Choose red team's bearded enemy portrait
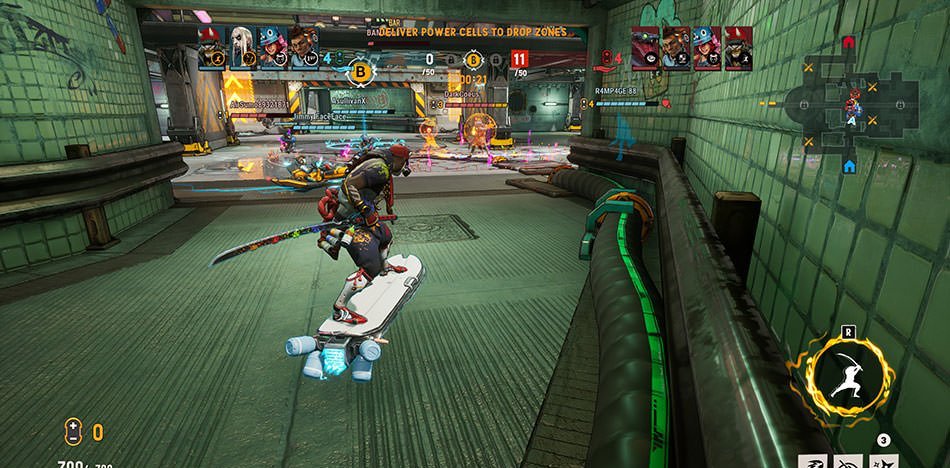Screen dimensions: 950x468 coord(676,47)
